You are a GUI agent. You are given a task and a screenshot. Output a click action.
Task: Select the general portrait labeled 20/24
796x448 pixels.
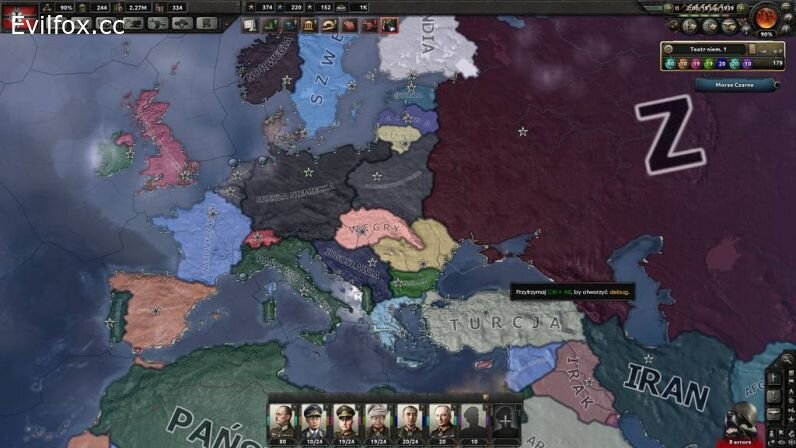(409, 420)
